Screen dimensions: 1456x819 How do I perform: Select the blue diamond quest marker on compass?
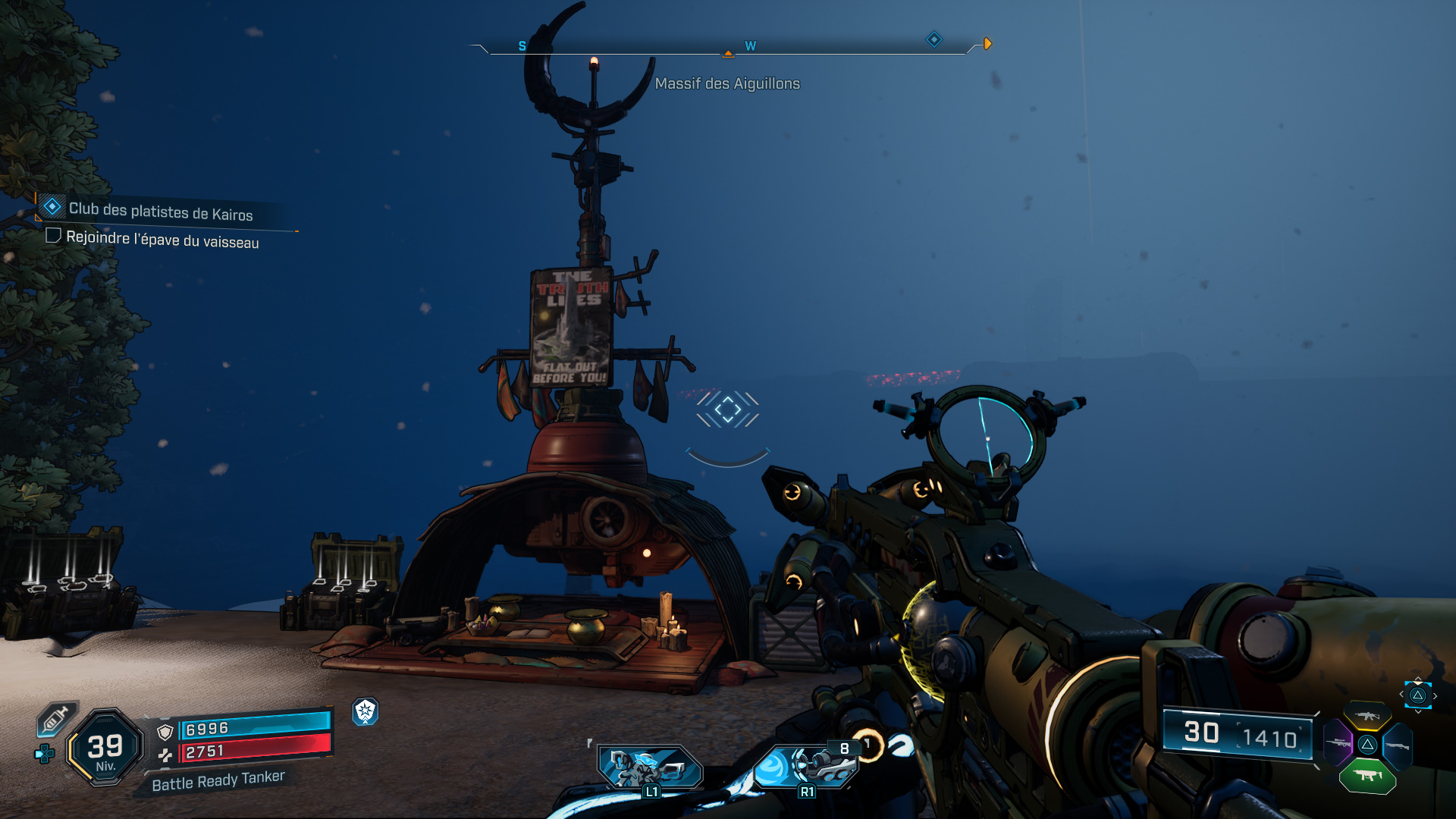[x=934, y=39]
